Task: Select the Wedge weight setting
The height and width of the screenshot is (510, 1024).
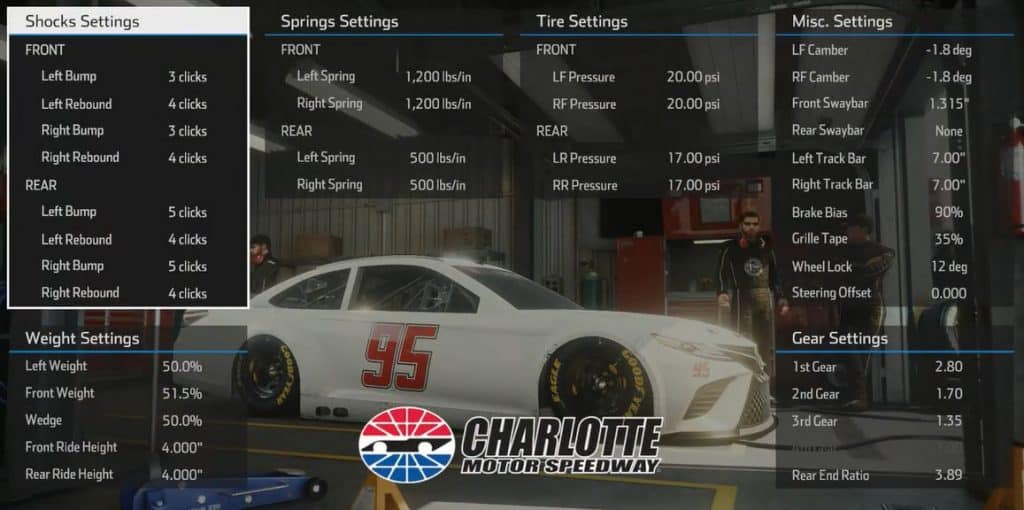Action: pos(113,420)
